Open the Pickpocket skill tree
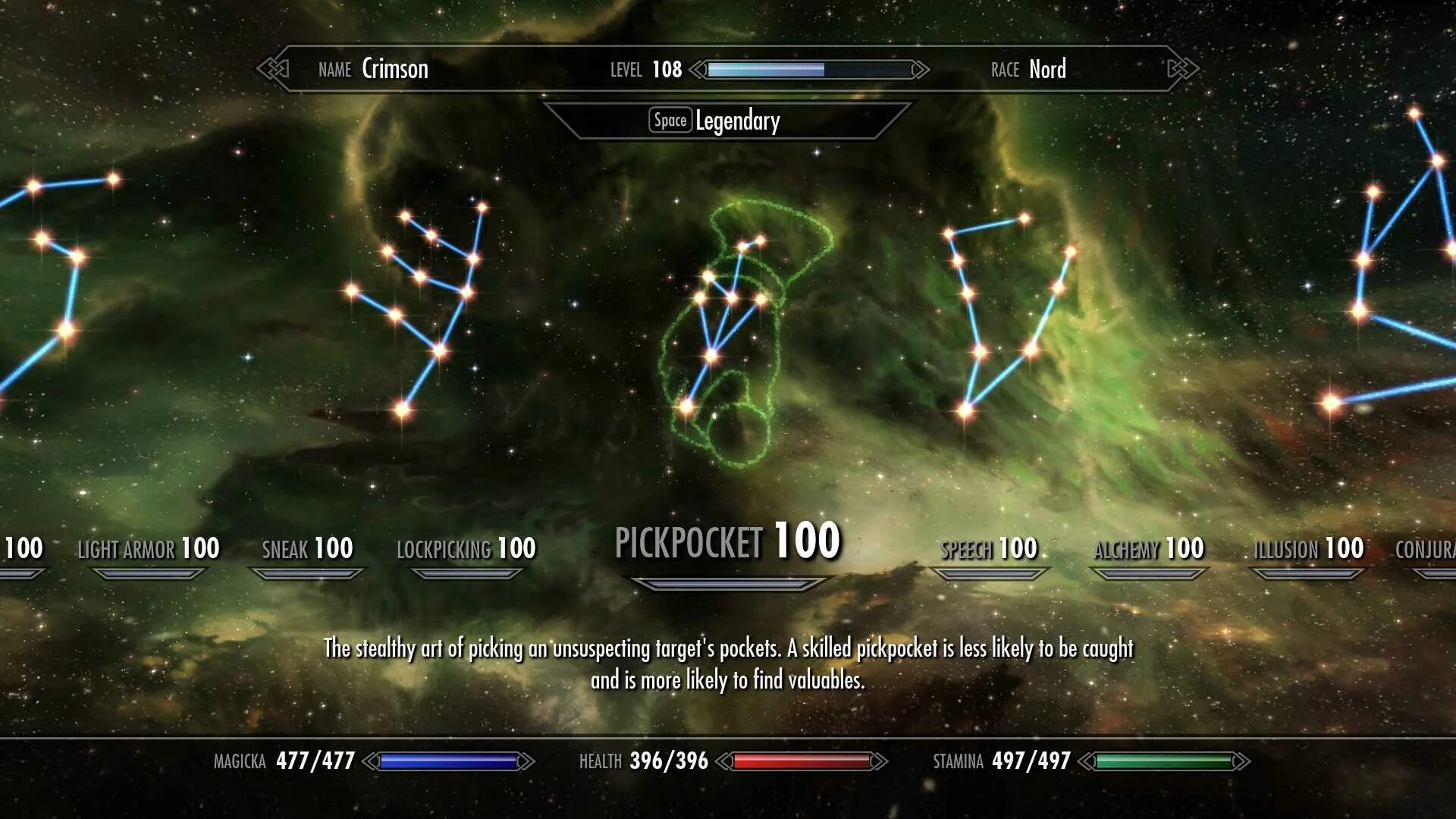 (727, 542)
